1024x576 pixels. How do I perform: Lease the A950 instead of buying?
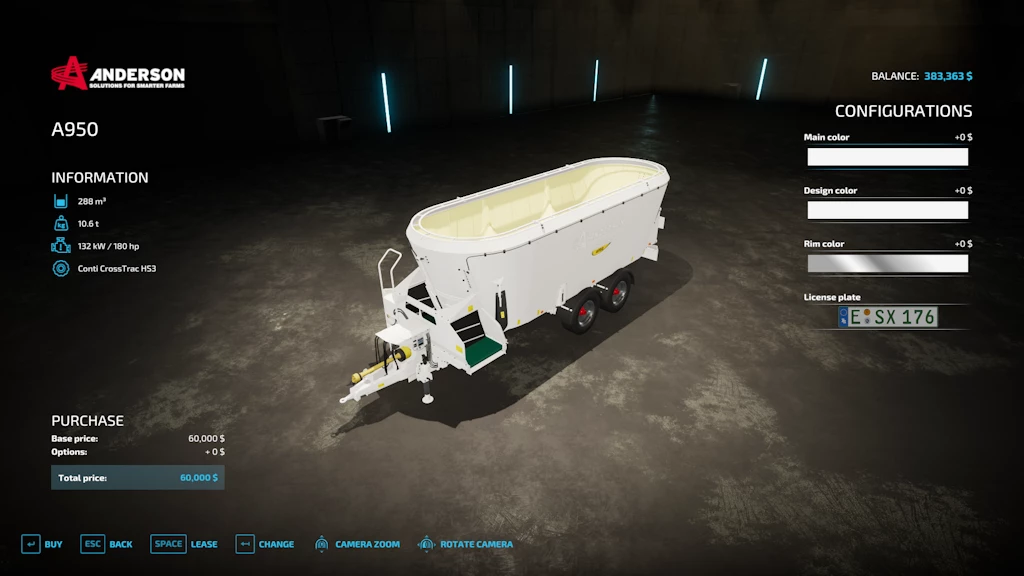coord(184,544)
